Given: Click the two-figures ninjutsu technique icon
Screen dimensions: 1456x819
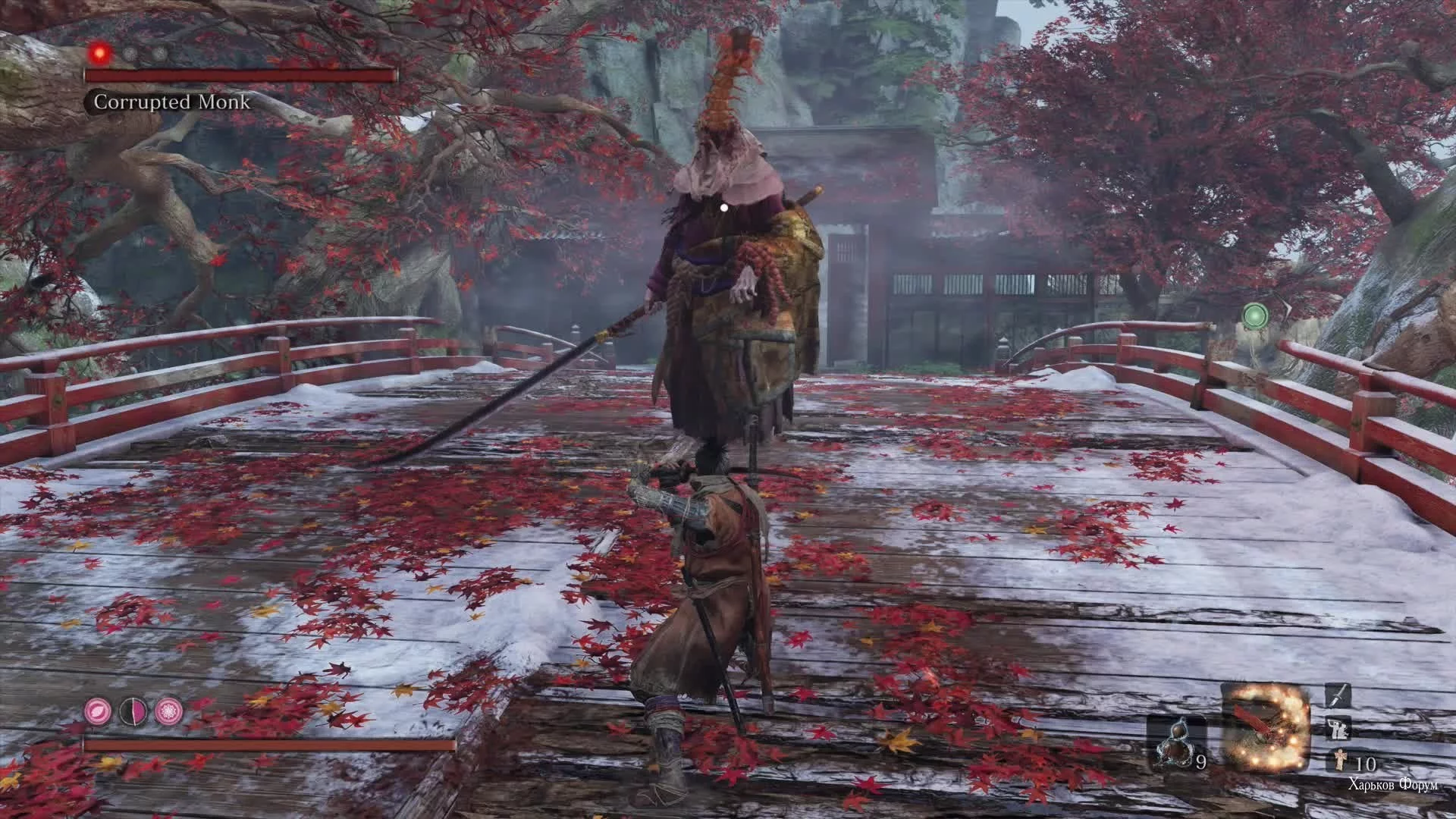Looking at the screenshot, I should tap(1336, 729).
